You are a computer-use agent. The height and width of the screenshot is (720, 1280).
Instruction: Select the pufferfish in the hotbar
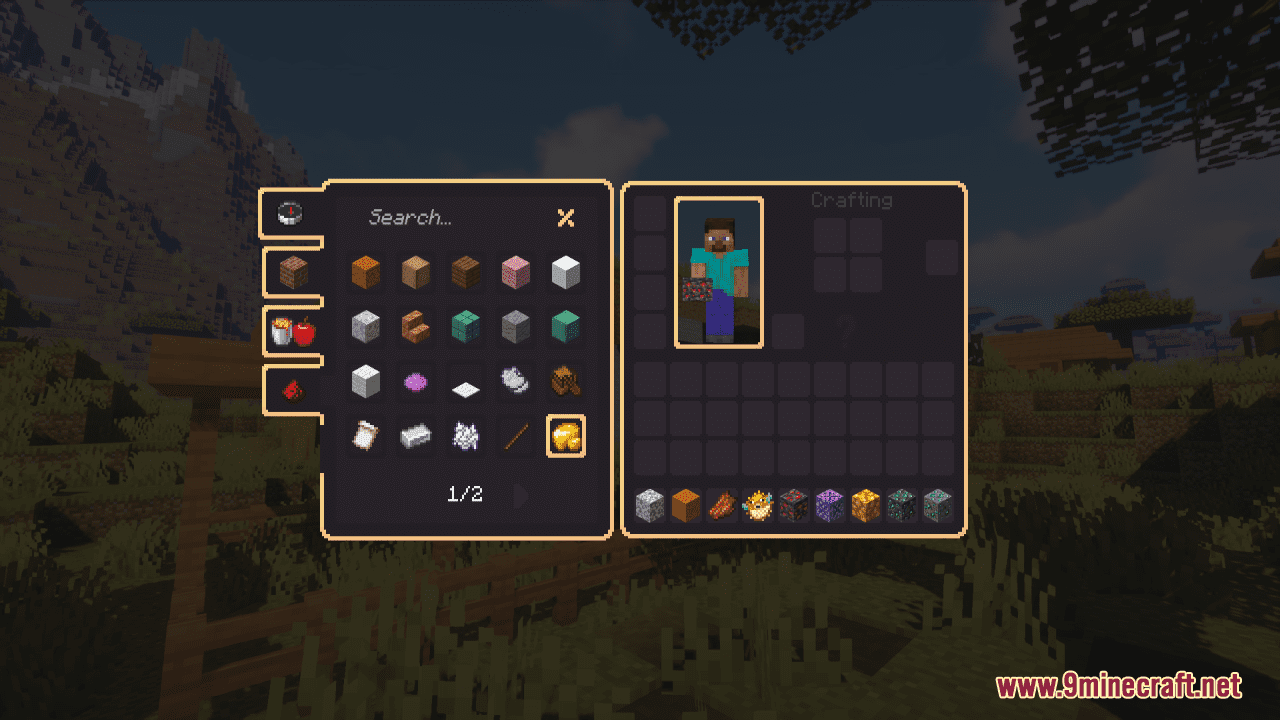[x=758, y=506]
